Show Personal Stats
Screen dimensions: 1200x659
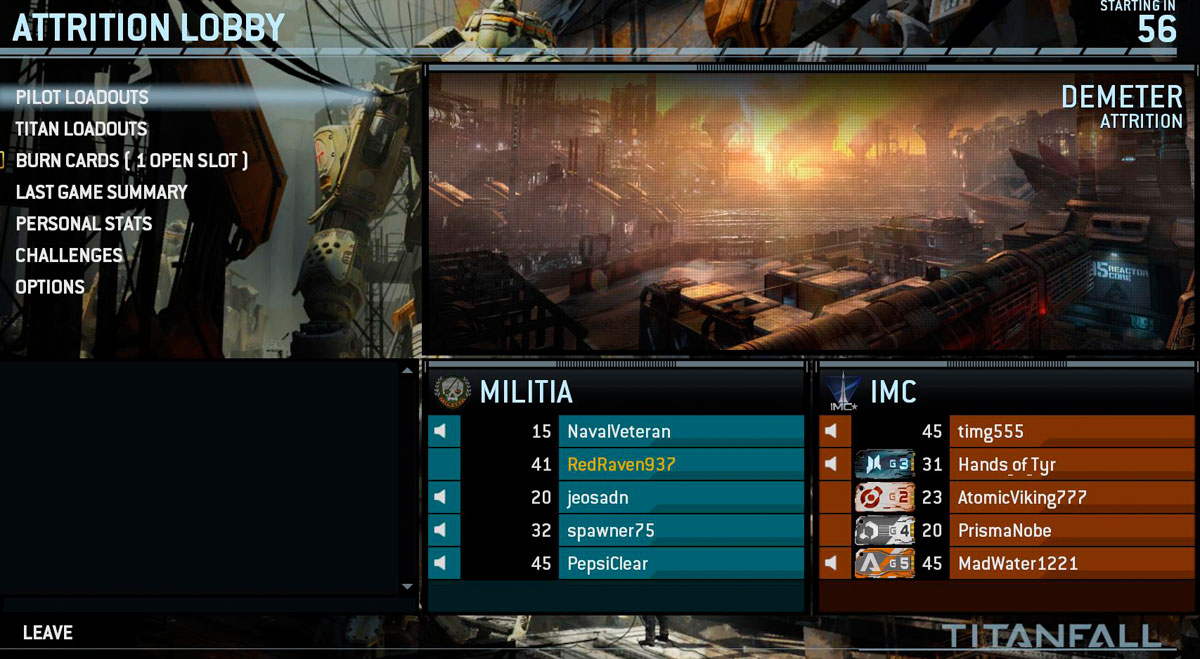84,224
